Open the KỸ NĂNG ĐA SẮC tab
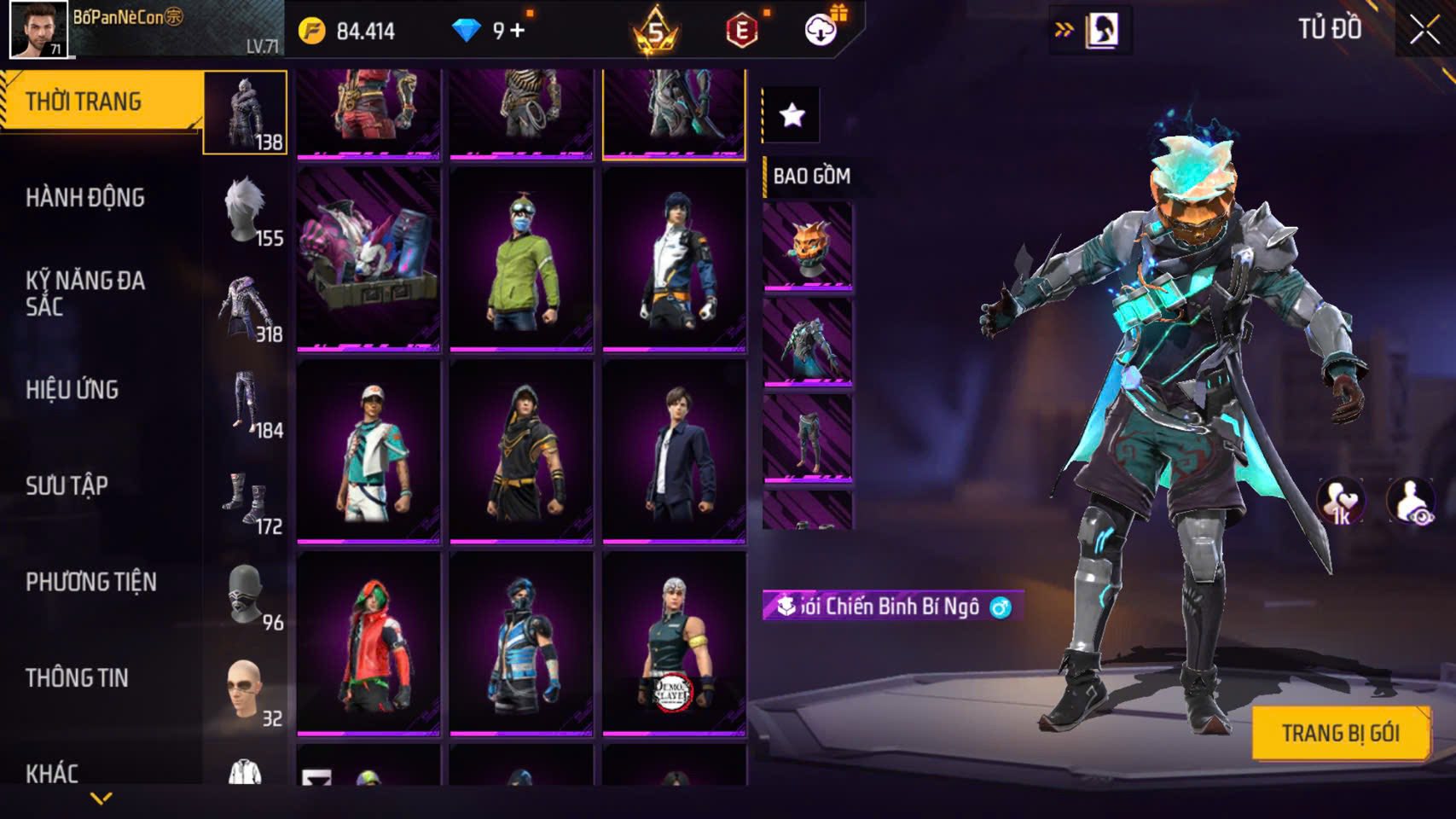The width and height of the screenshot is (1456, 819). pos(85,293)
